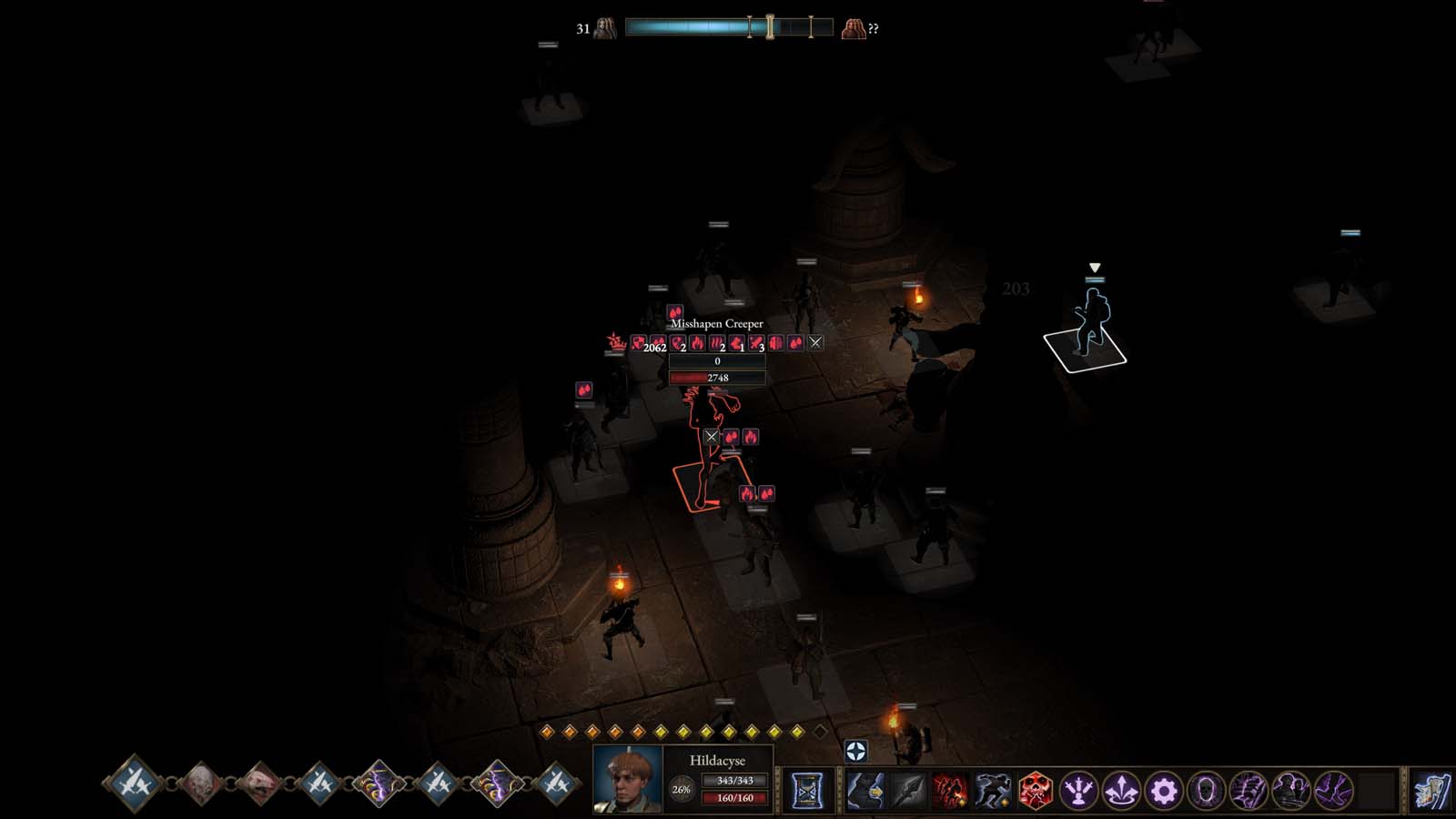The height and width of the screenshot is (819, 1456).
Task: Click the gold marker on the top momentum bar
Action: click(770, 28)
